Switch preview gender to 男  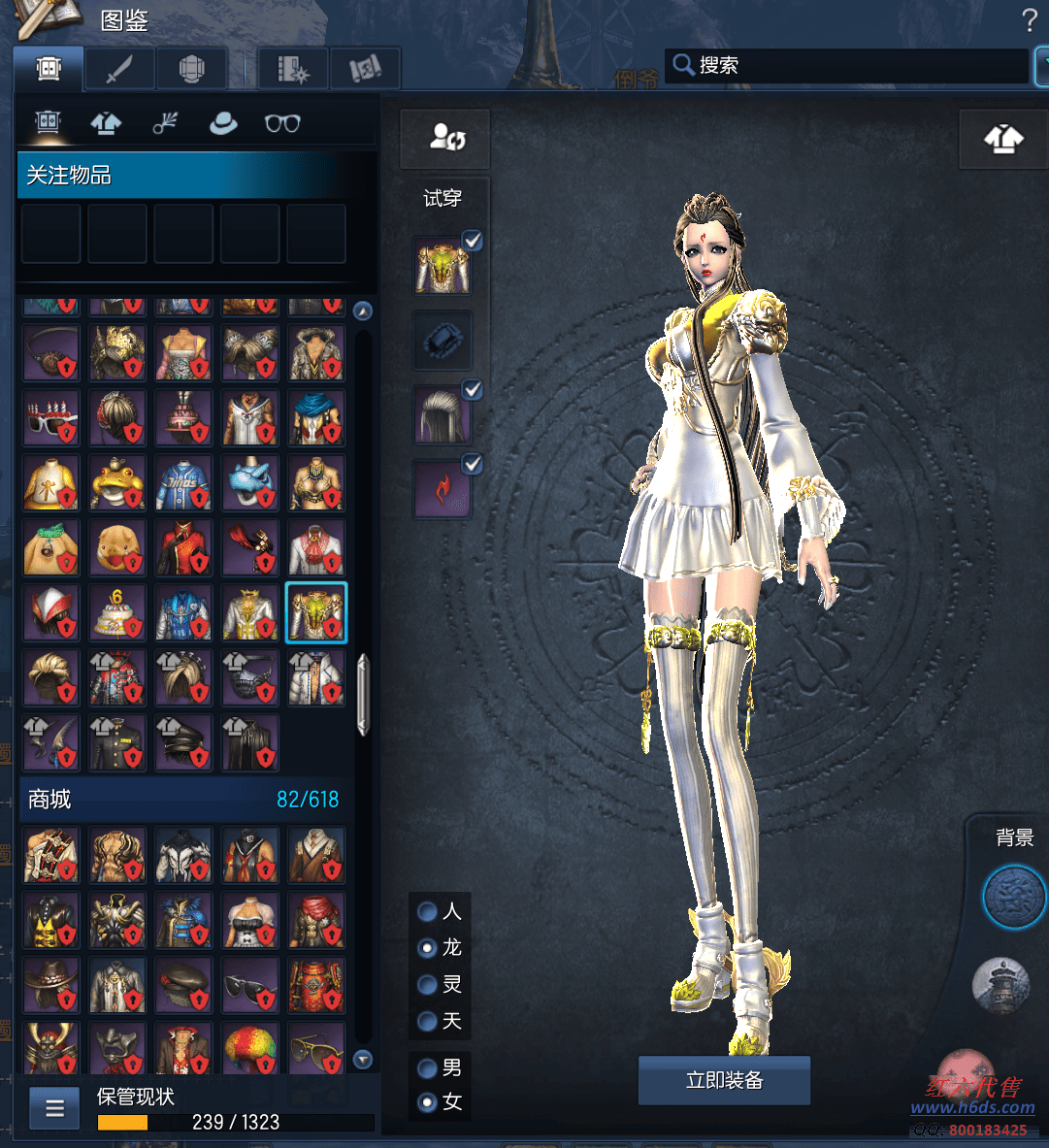tap(427, 1068)
